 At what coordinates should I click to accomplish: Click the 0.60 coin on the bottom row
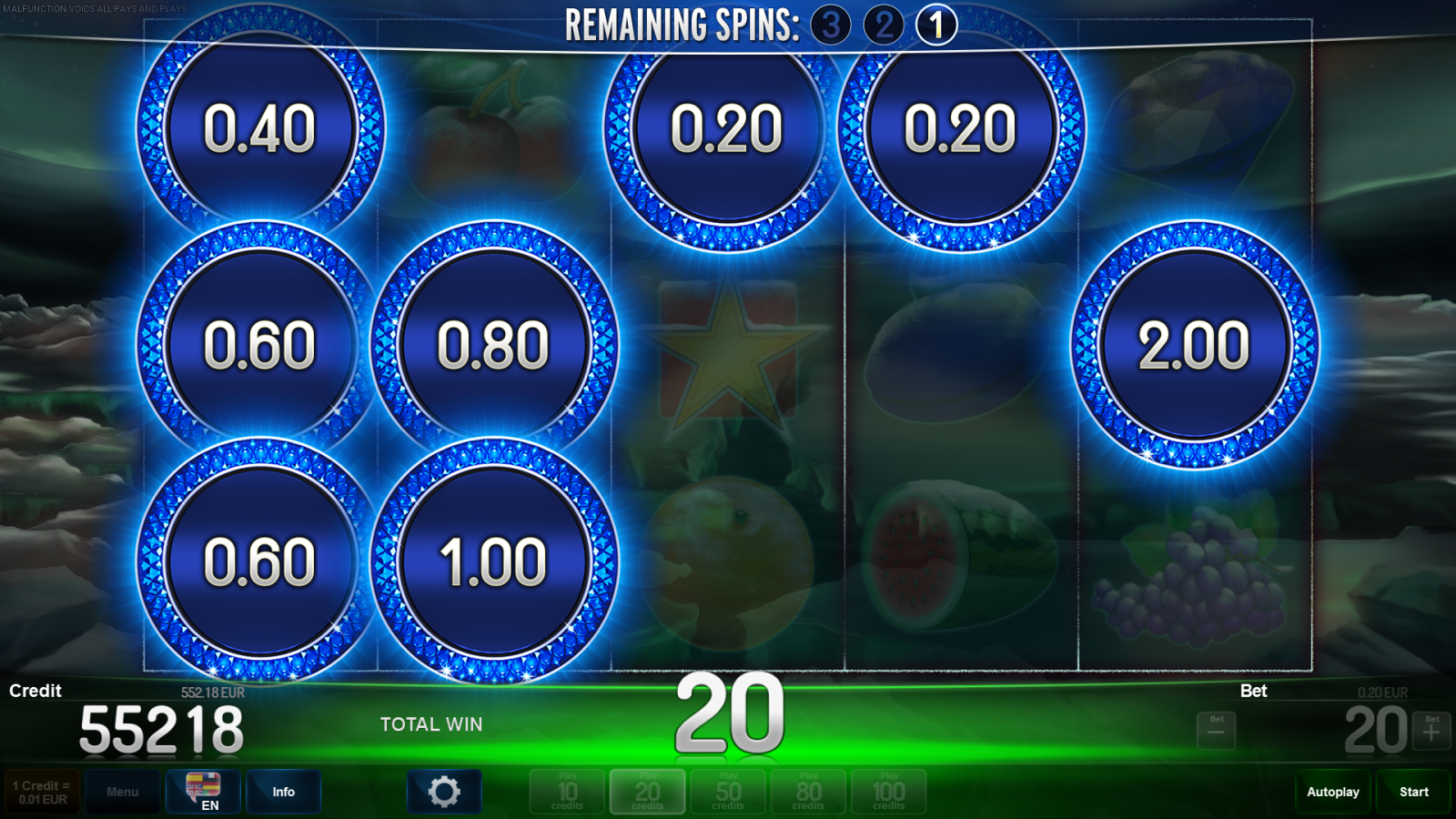(x=261, y=559)
